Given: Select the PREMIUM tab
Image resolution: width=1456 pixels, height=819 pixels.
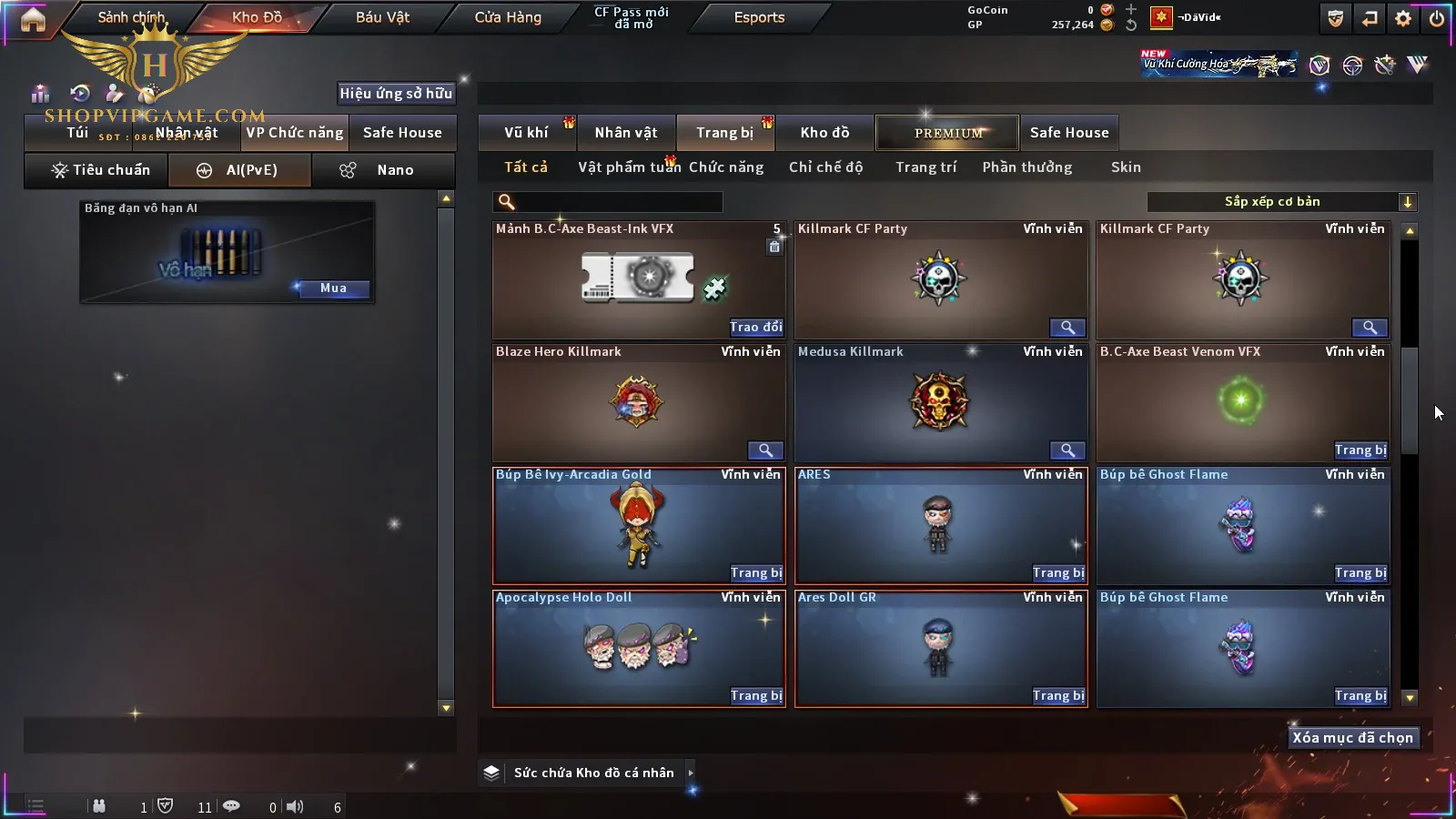Looking at the screenshot, I should click(948, 133).
